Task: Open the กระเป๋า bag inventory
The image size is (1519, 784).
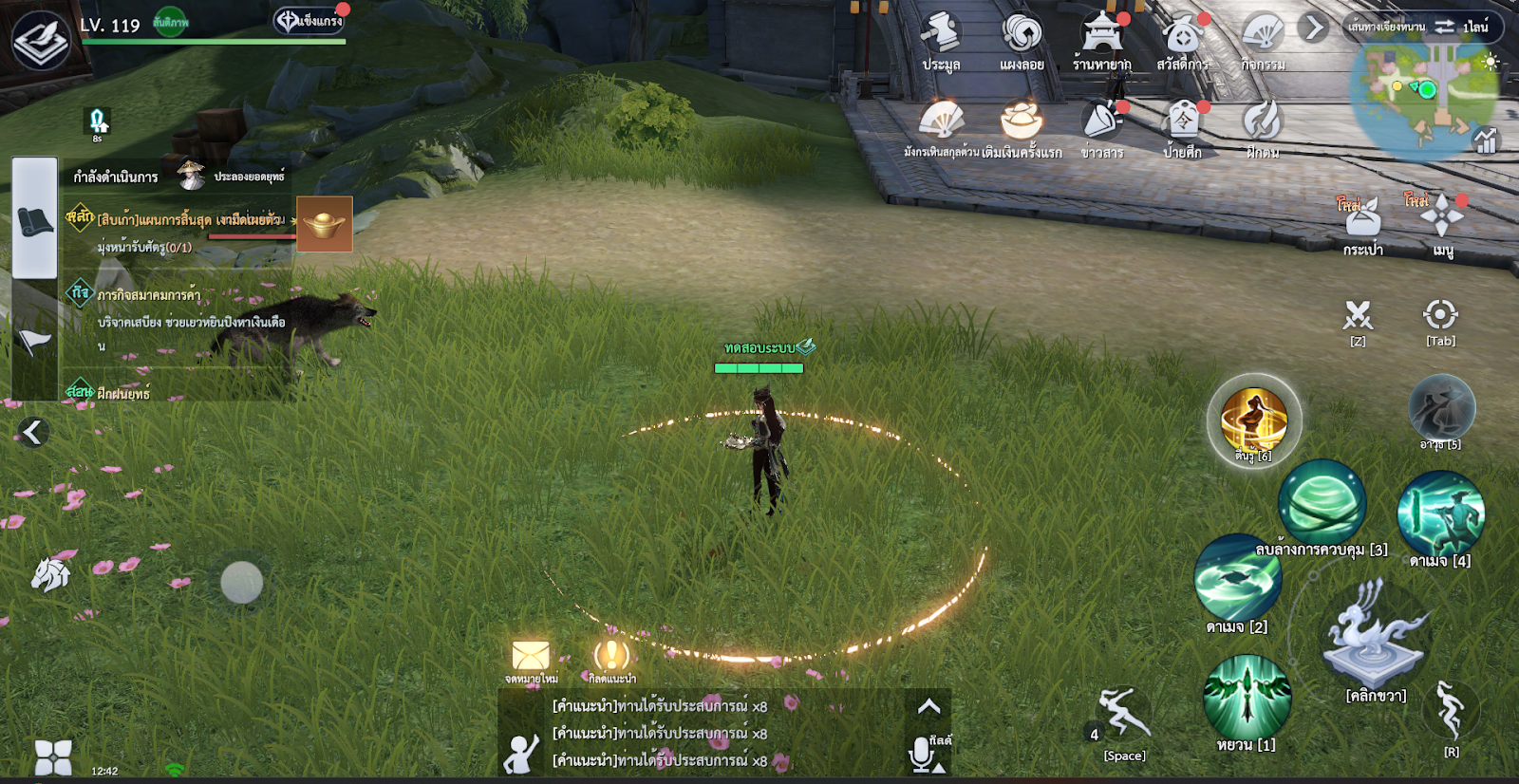Action: pos(1362,222)
